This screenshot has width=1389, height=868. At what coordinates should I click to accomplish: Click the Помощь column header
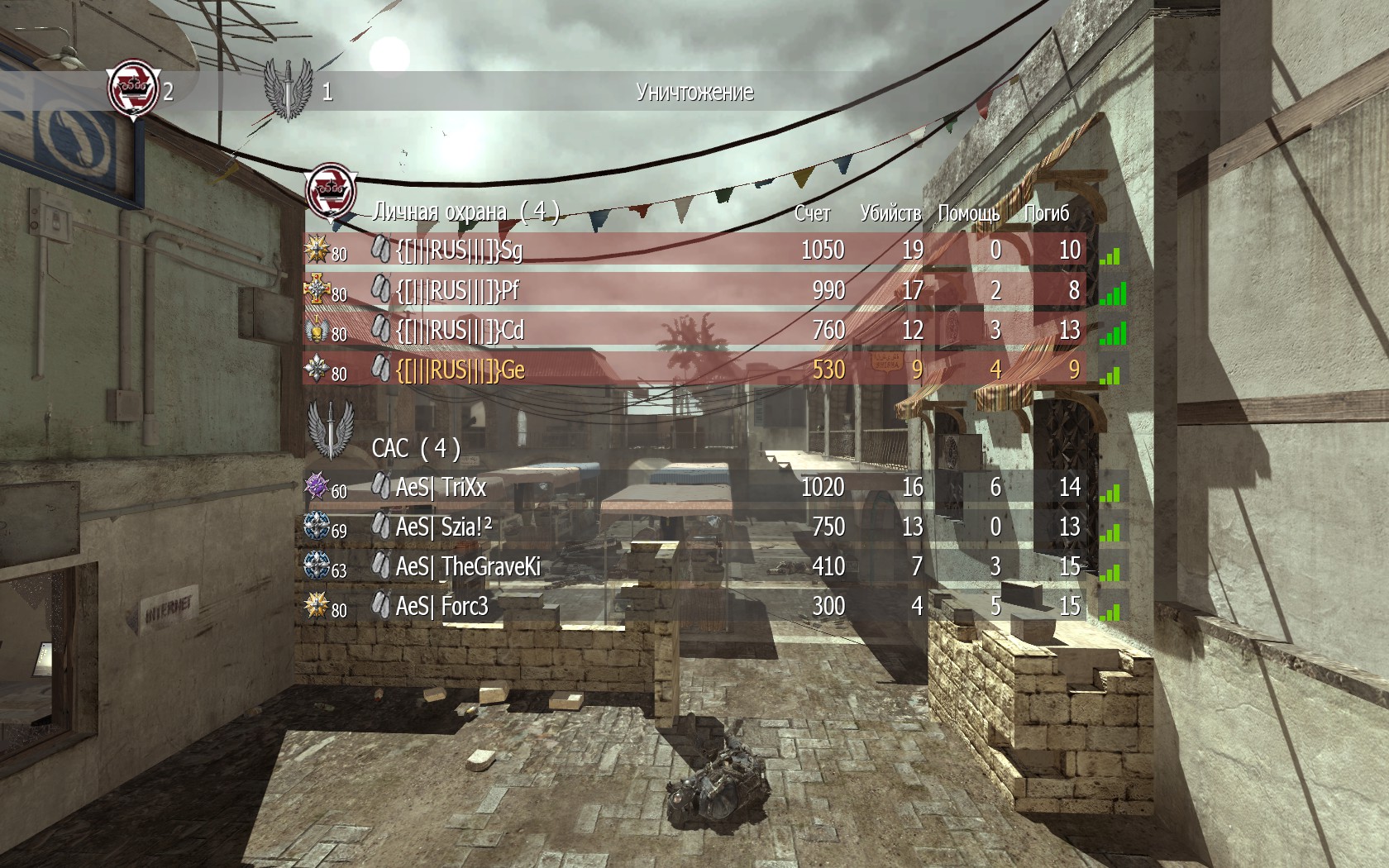(968, 213)
